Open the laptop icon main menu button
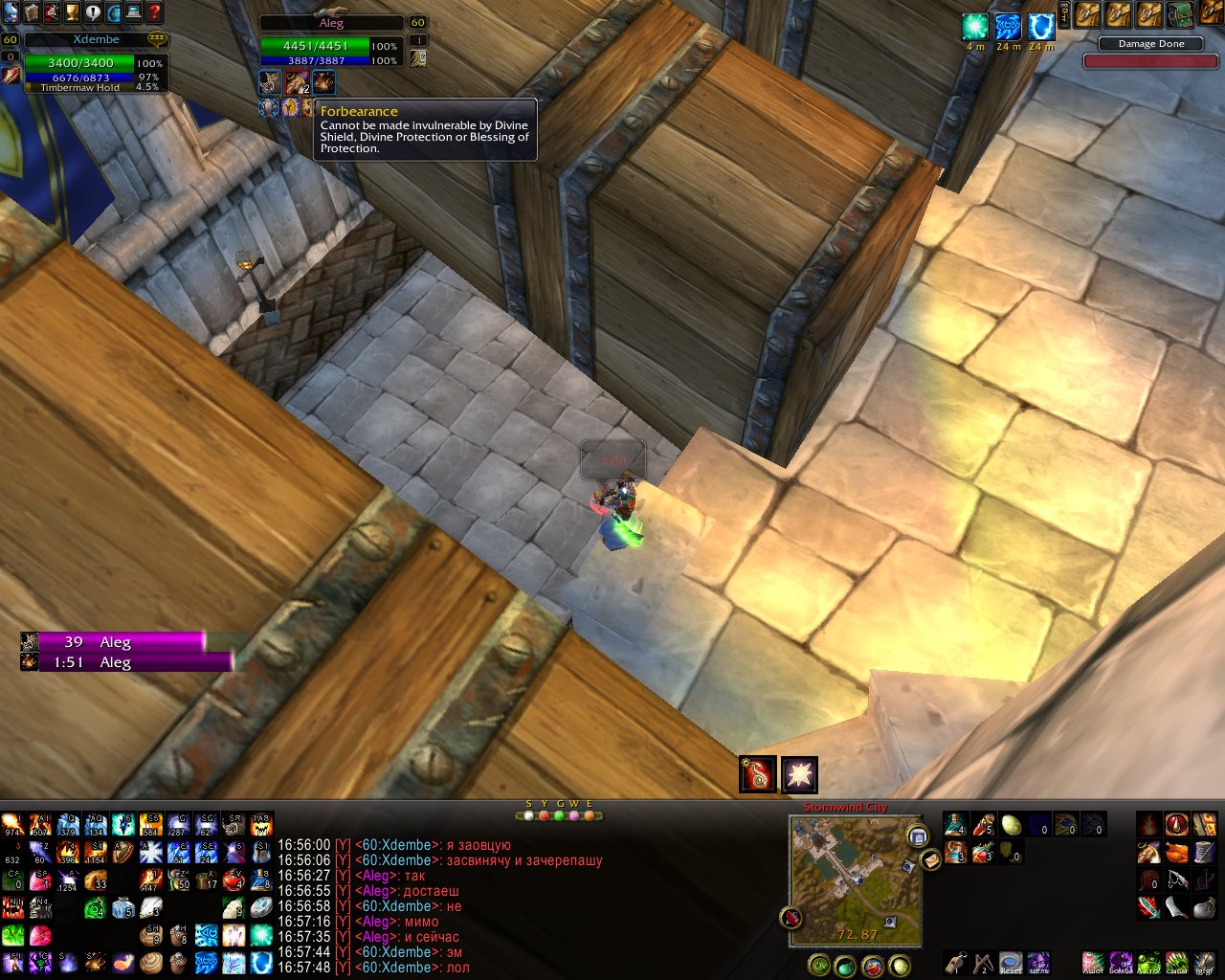The image size is (1225, 980). pos(134,12)
